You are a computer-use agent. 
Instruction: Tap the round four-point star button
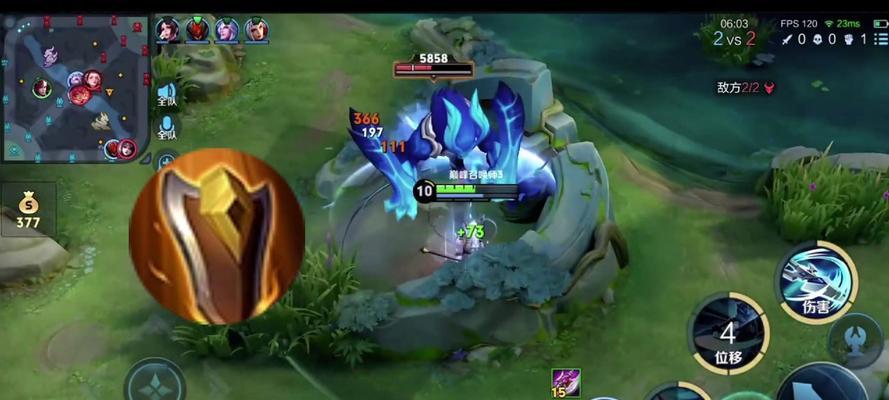coord(154,383)
